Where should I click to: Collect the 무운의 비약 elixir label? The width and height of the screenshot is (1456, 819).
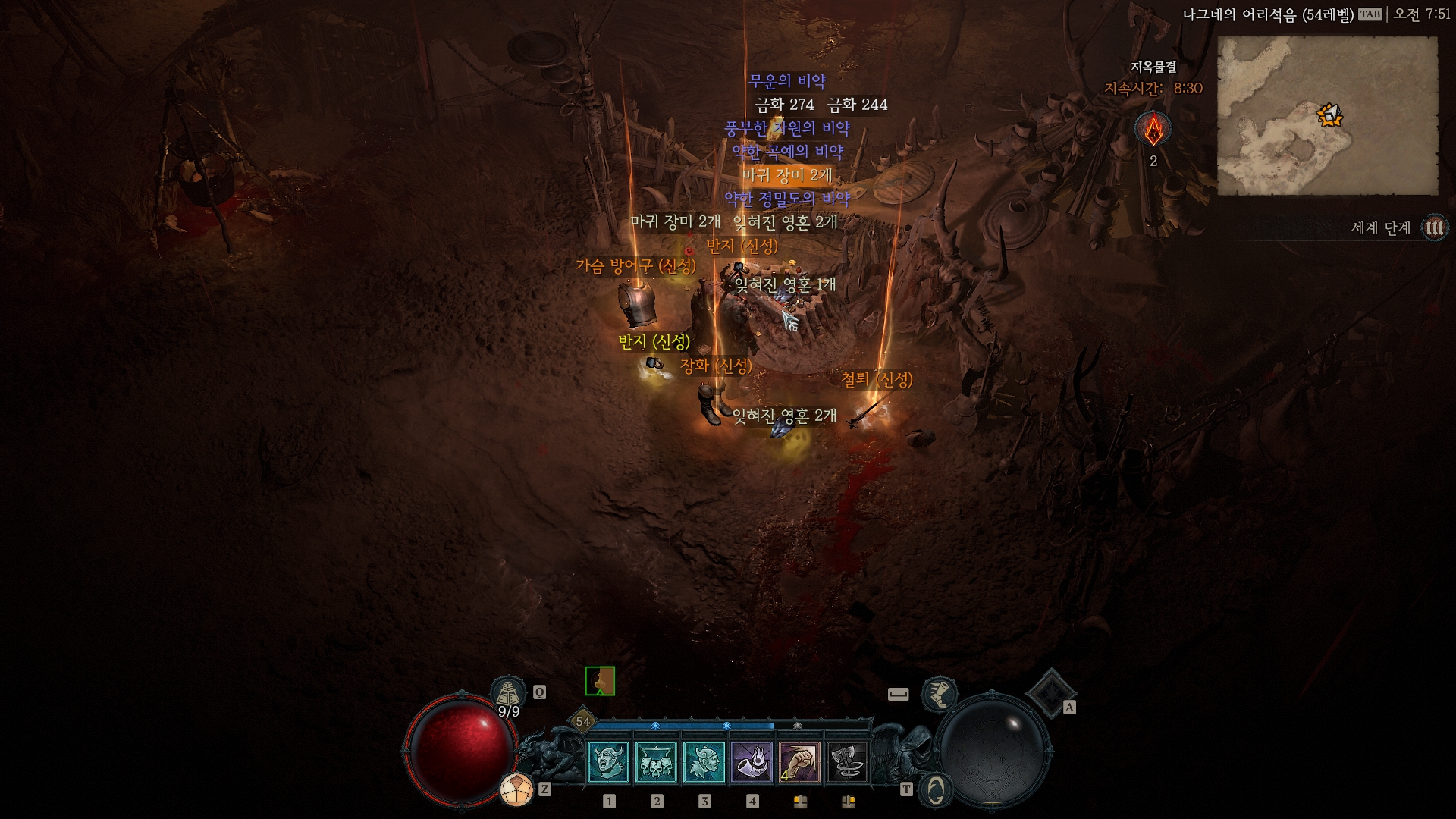pyautogui.click(x=787, y=80)
